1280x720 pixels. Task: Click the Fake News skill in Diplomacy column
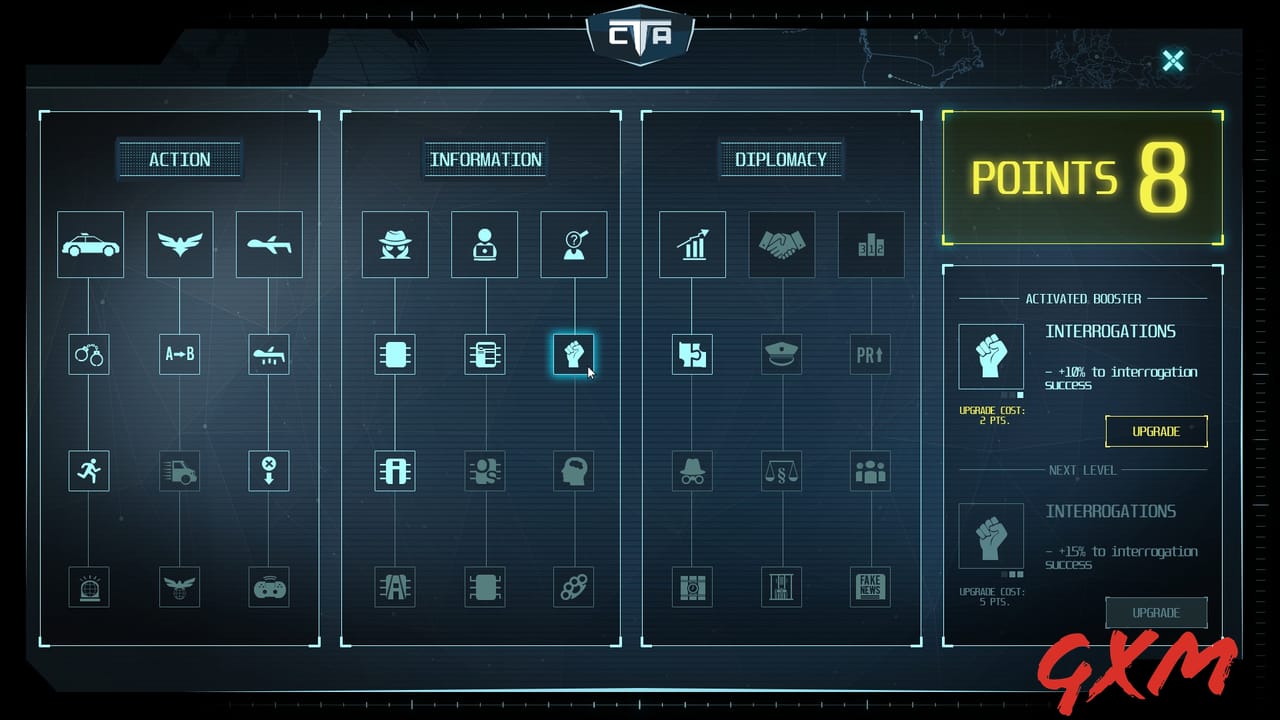tap(870, 588)
